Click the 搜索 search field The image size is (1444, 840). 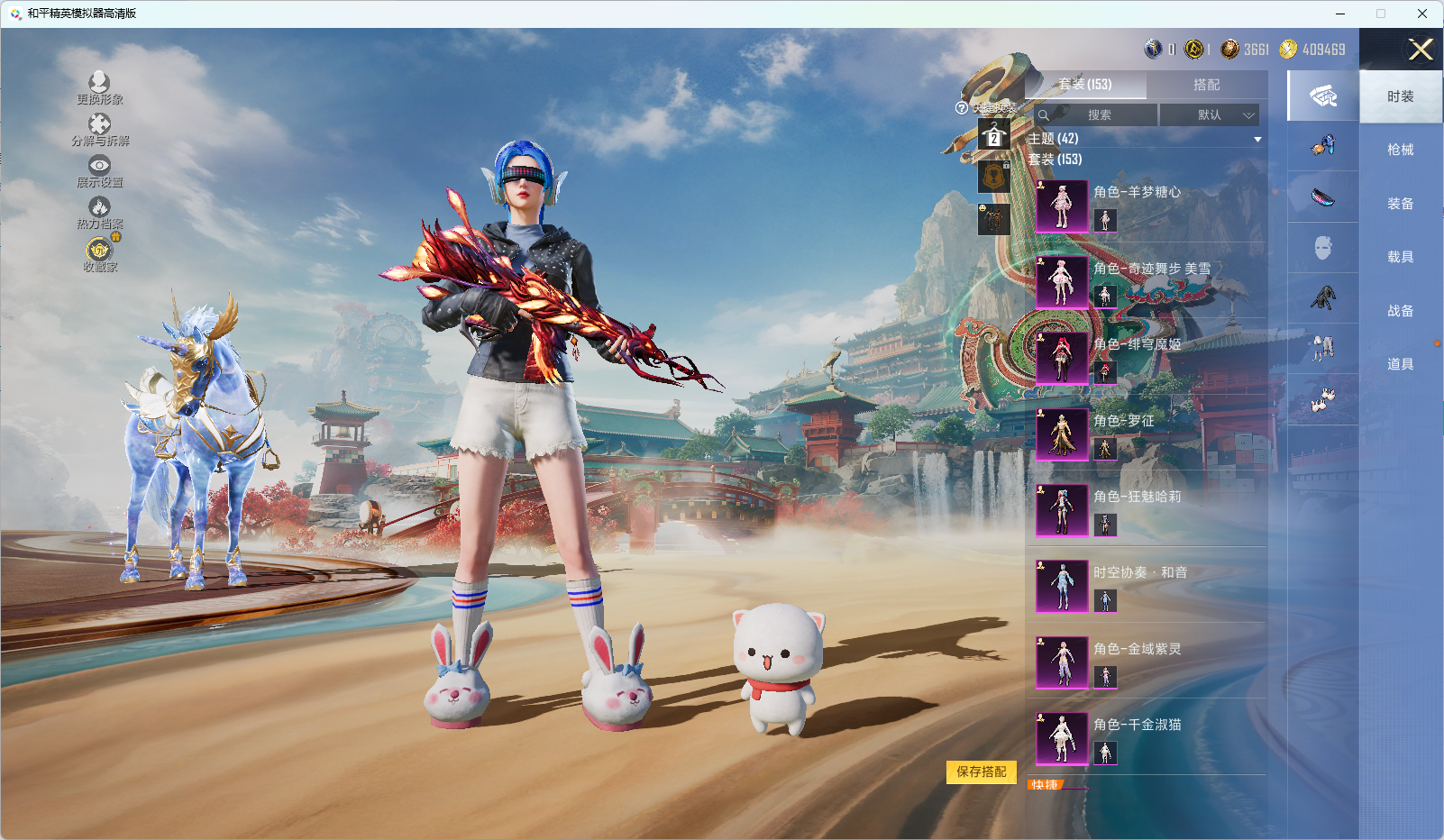pyautogui.click(x=1096, y=115)
